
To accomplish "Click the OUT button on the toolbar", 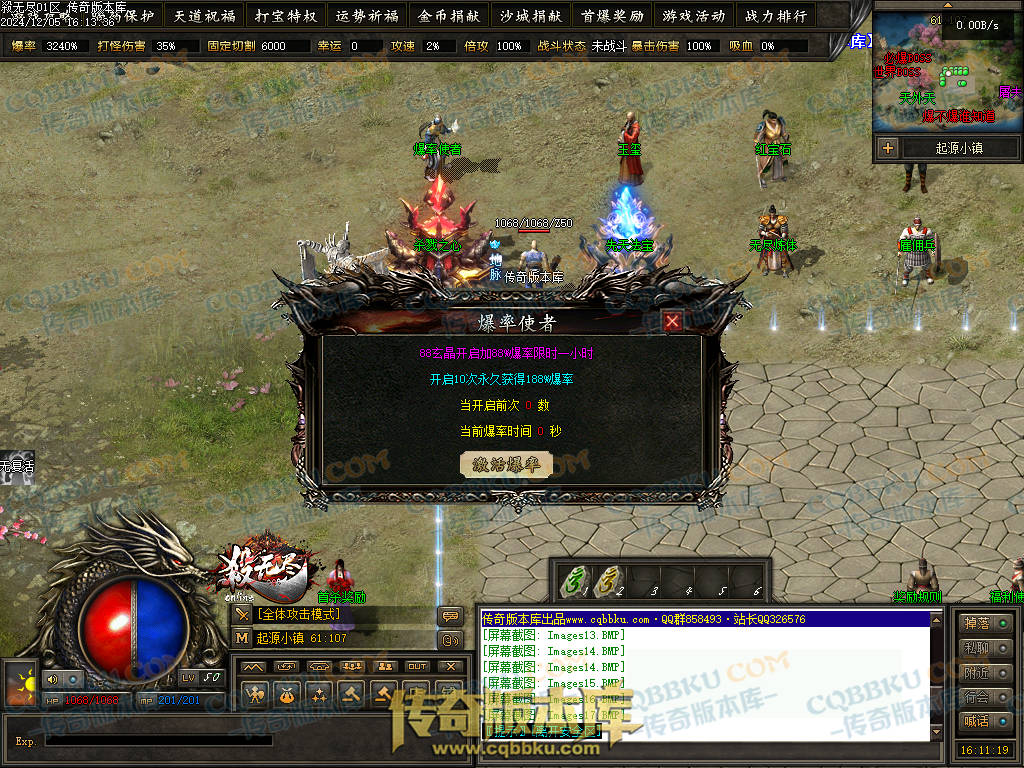I will pos(417,666).
